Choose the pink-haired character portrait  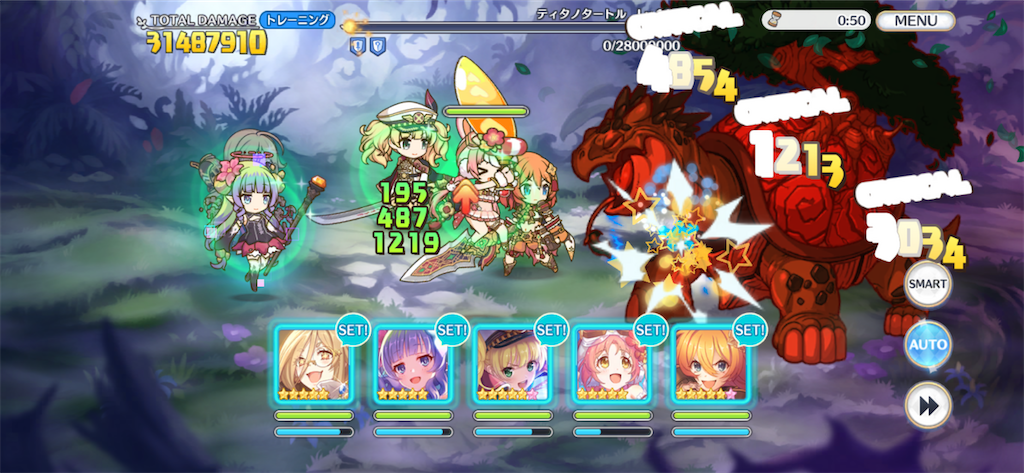tap(611, 363)
